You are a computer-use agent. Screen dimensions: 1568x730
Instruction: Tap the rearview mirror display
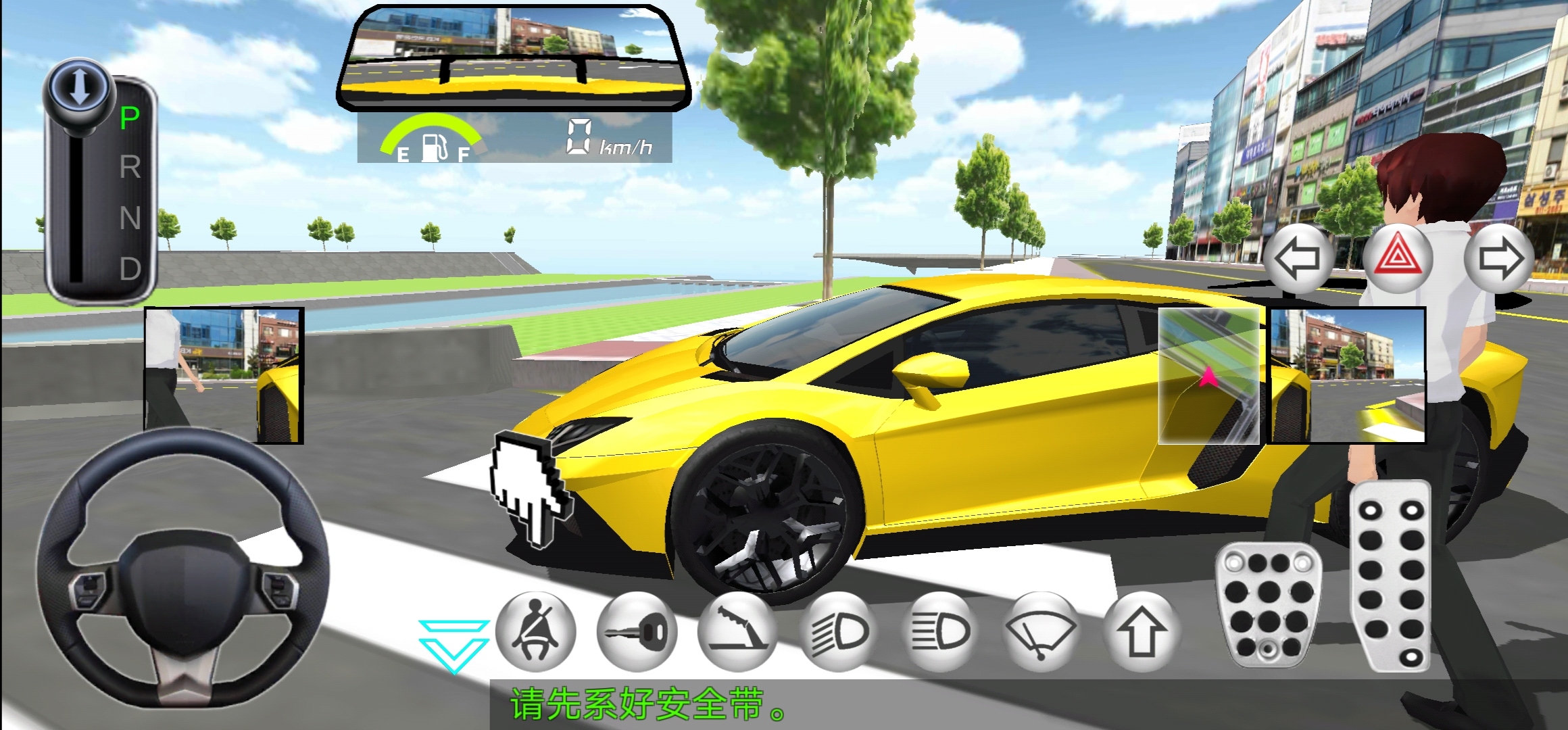(514, 57)
